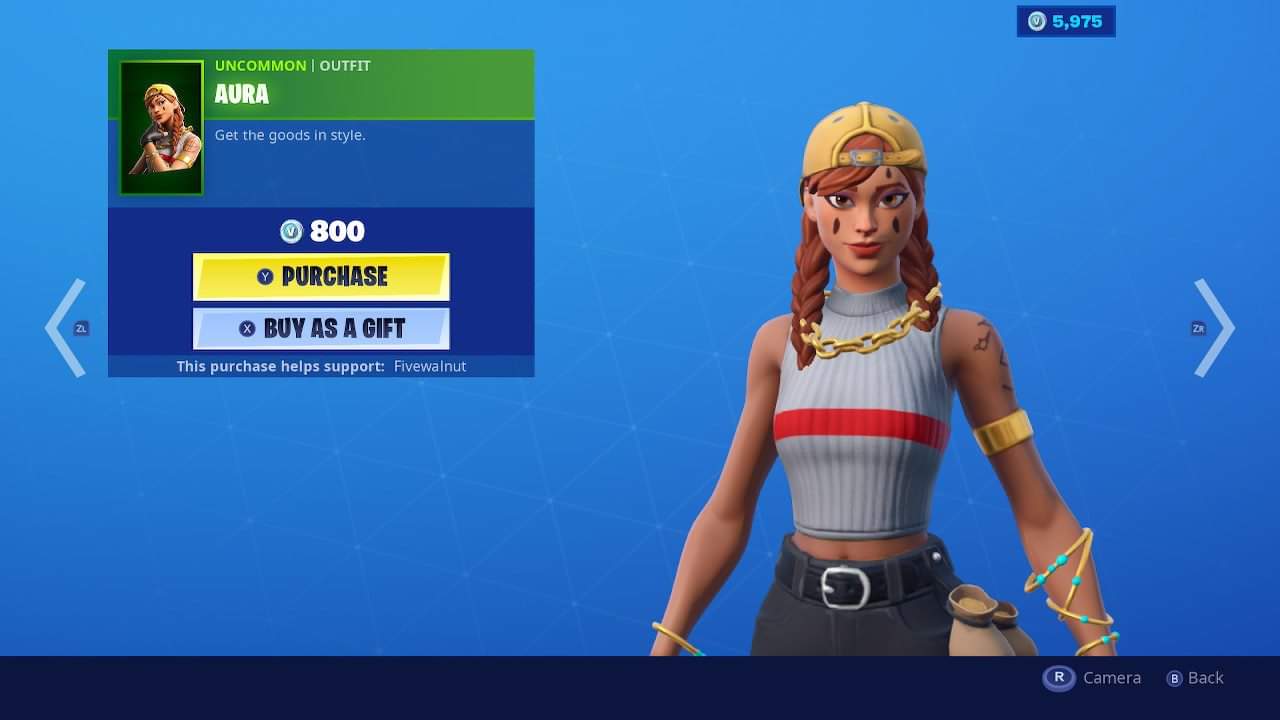This screenshot has height=720, width=1280.
Task: Click the UNCOMMON rarity label
Action: [x=260, y=65]
